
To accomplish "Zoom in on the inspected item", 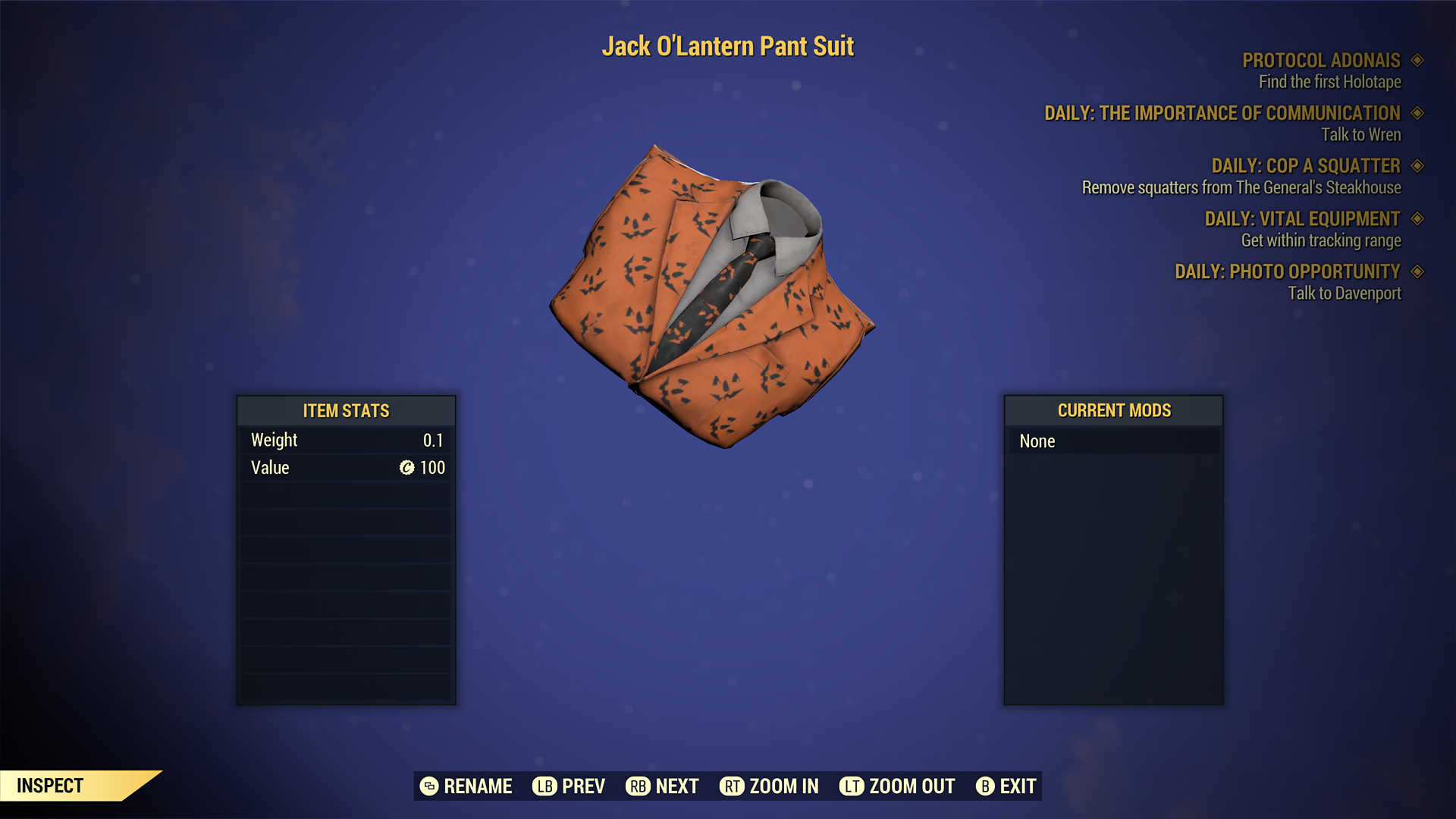I will (769, 786).
